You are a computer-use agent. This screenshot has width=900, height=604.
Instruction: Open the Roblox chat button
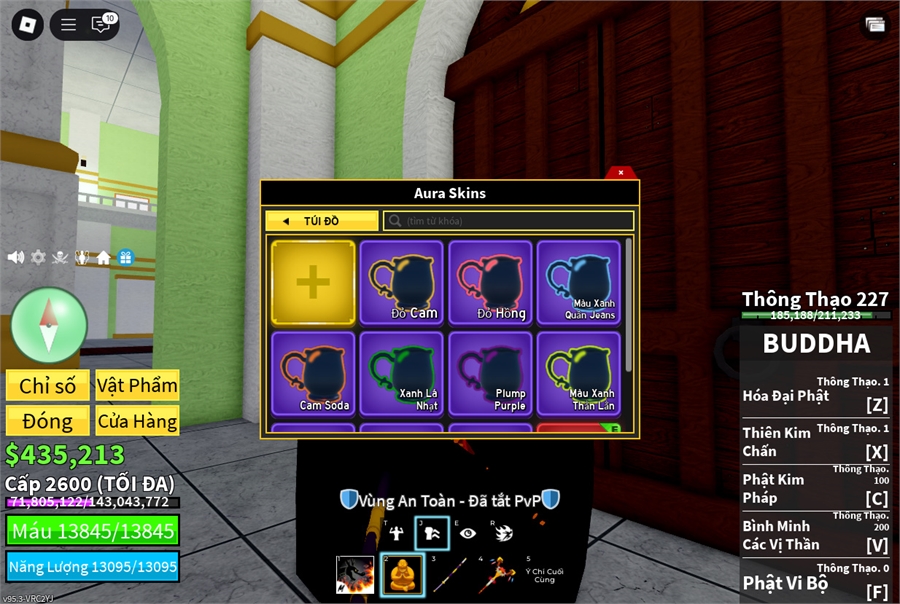(102, 25)
